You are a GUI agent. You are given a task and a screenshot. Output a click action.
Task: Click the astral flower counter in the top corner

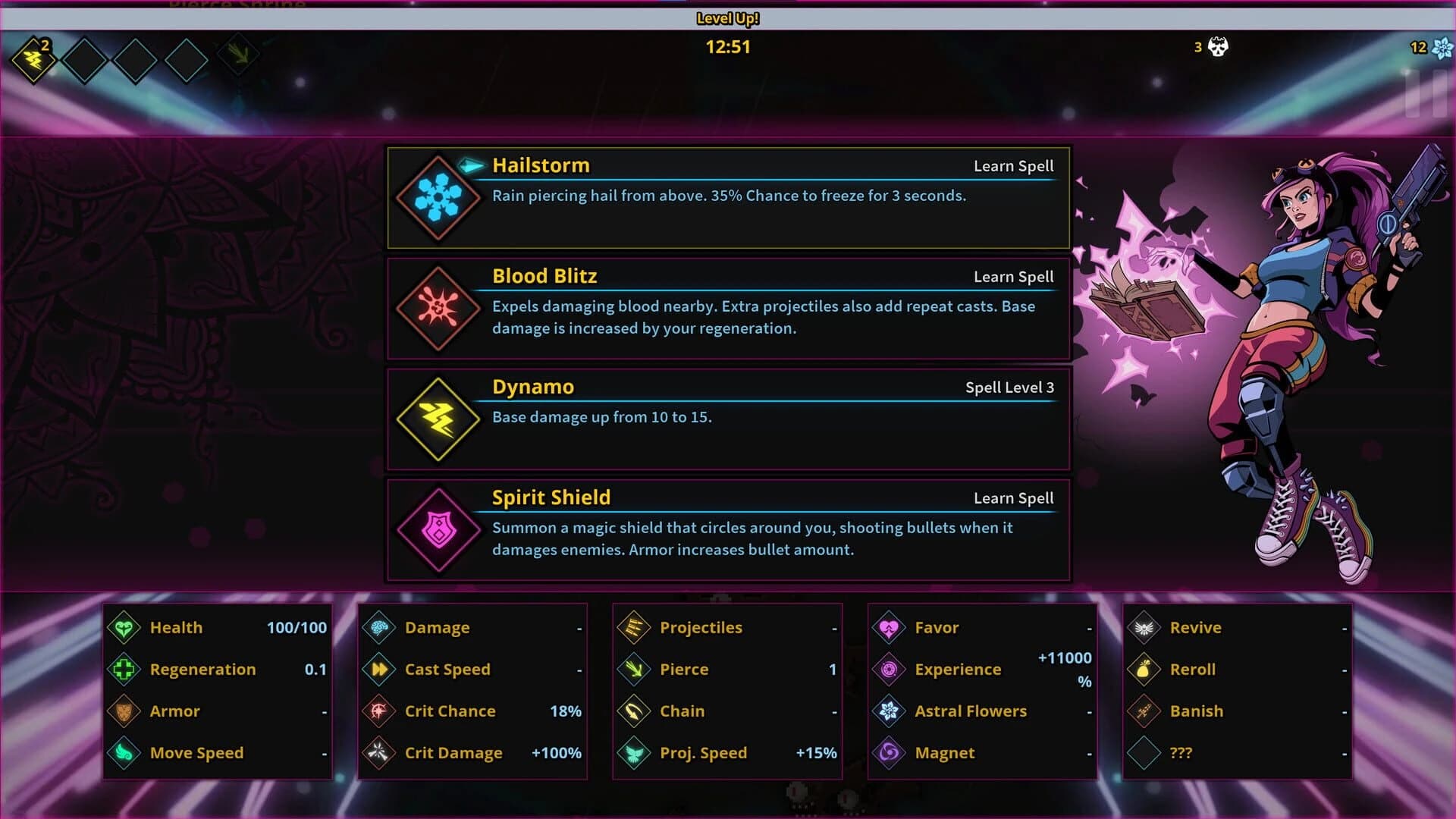[x=1445, y=47]
